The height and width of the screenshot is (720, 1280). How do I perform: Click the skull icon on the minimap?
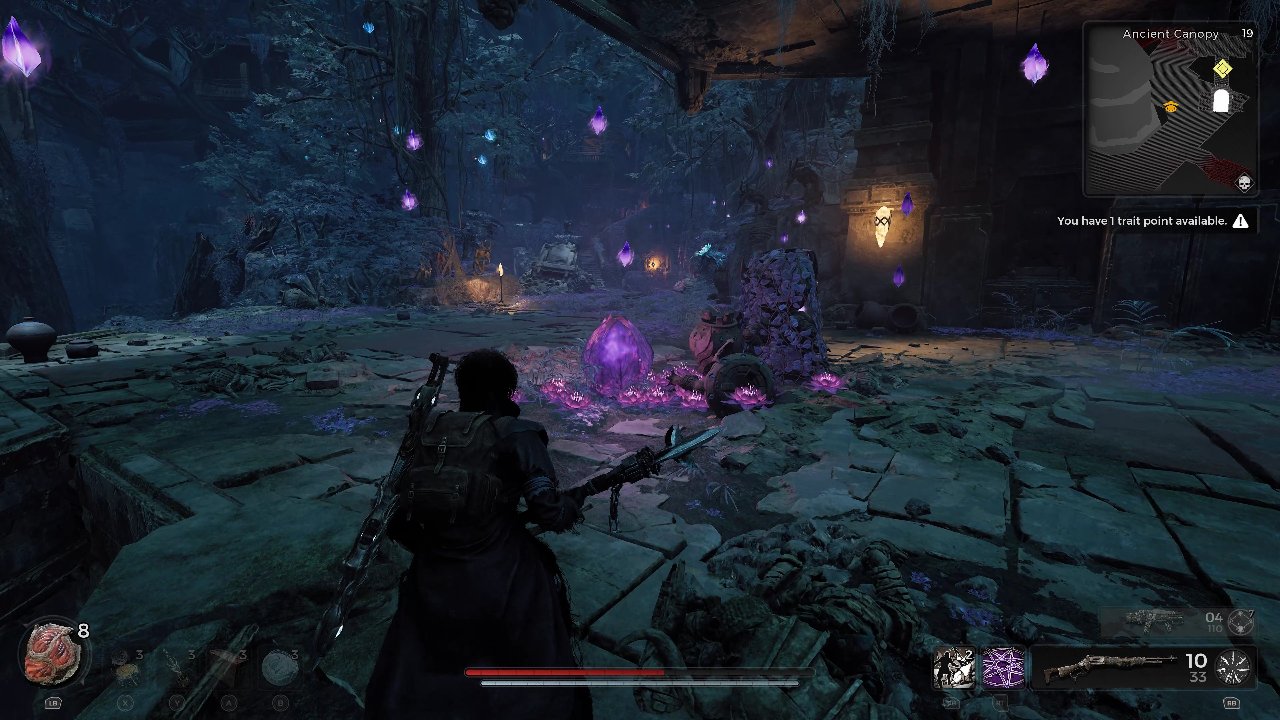[1243, 182]
